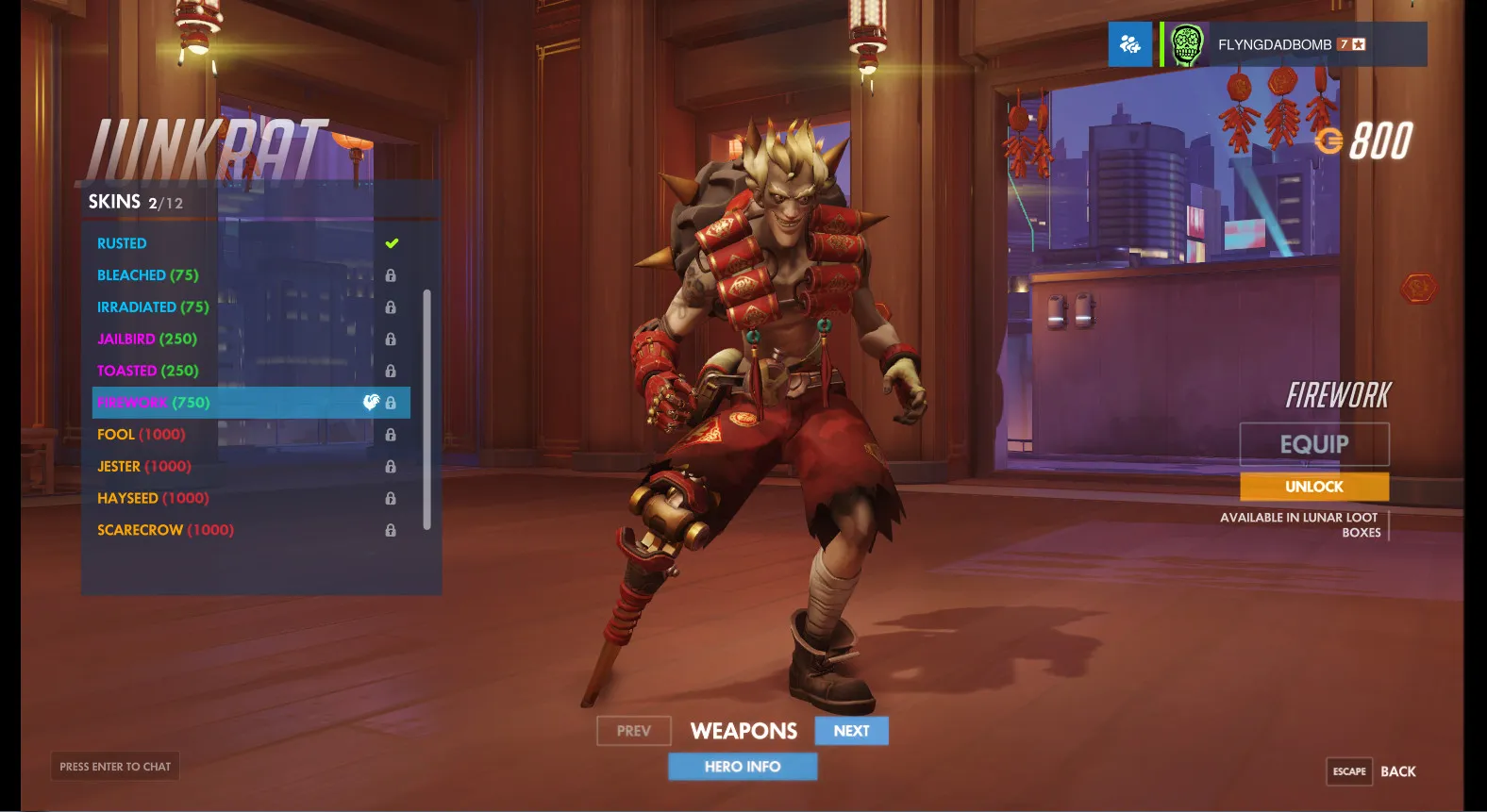Pick the Irradiated skin
The height and width of the screenshot is (812, 1487).
click(153, 307)
